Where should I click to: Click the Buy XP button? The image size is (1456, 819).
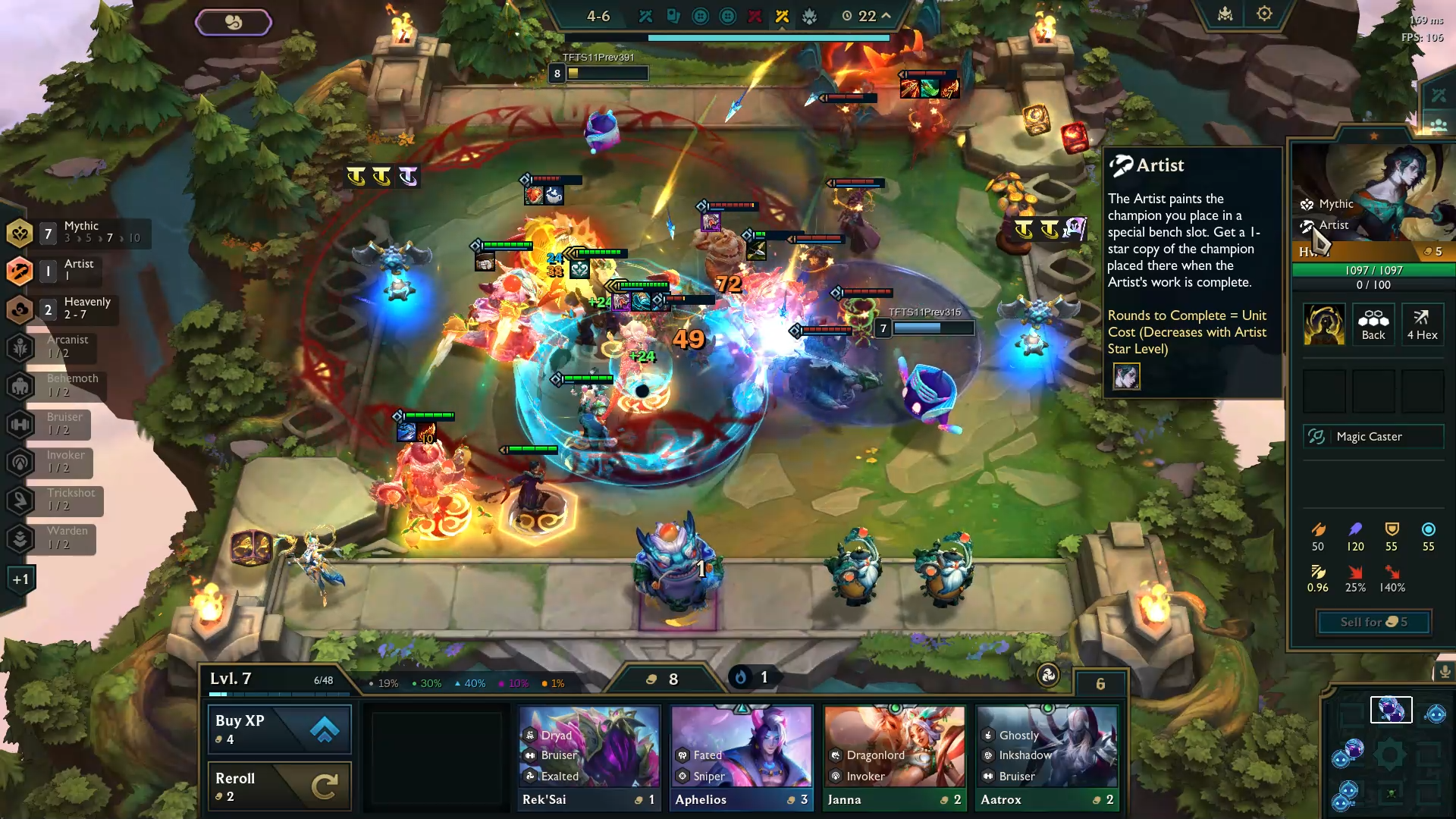278,729
